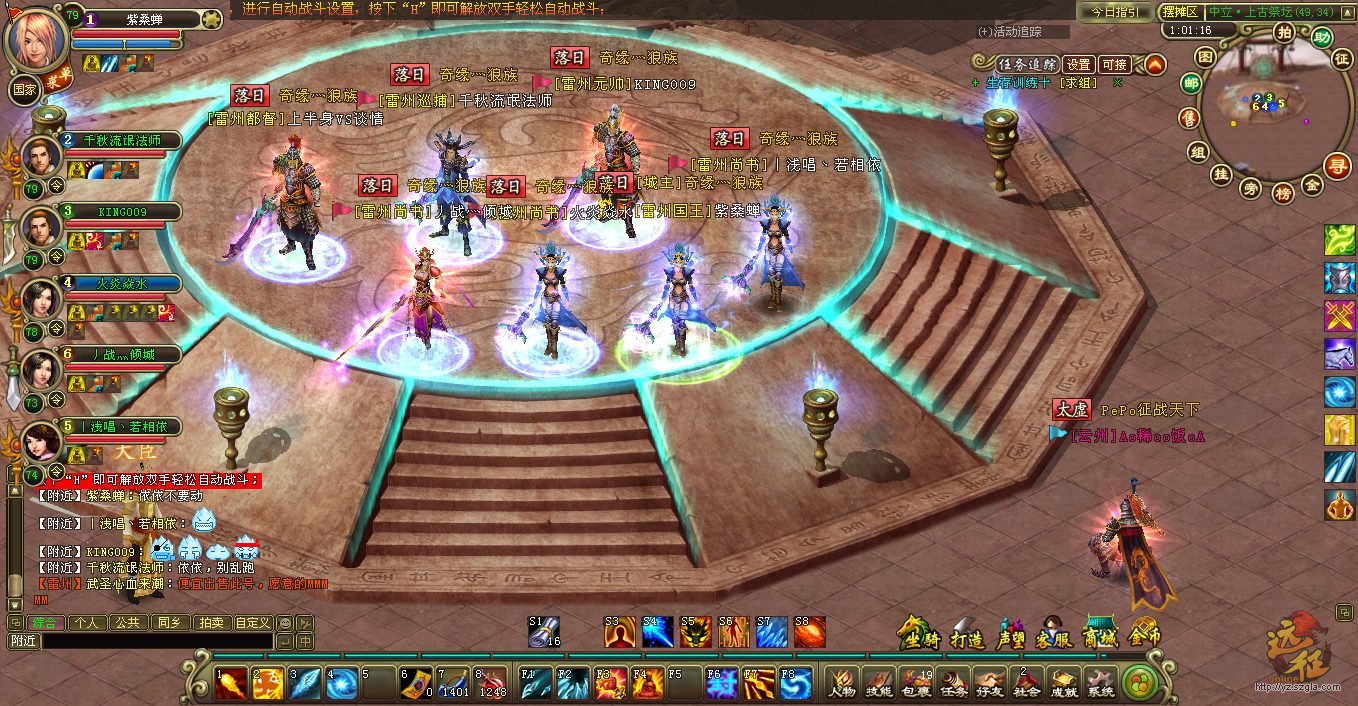The image size is (1358, 706).
Task: Switch chat to the 拍卖 tab
Action: (x=211, y=622)
